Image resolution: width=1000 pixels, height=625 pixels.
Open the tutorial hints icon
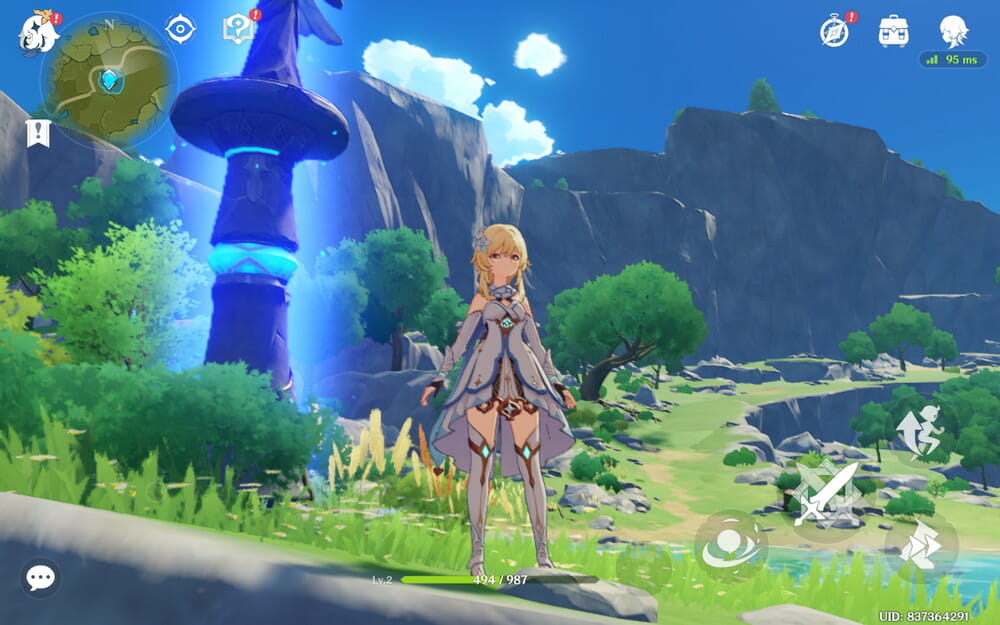(x=238, y=29)
